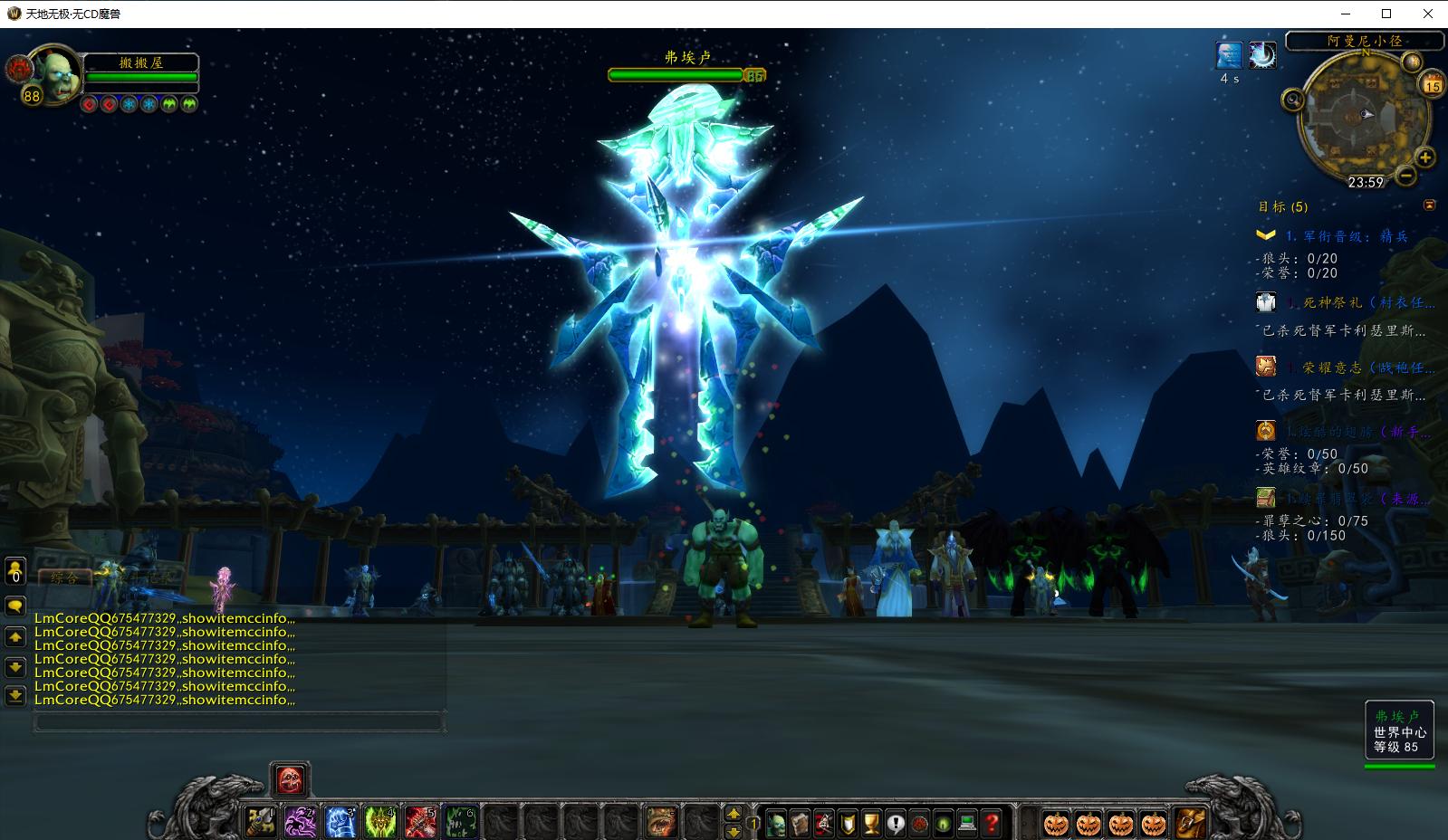Activate the red skull stance button

[x=290, y=778]
